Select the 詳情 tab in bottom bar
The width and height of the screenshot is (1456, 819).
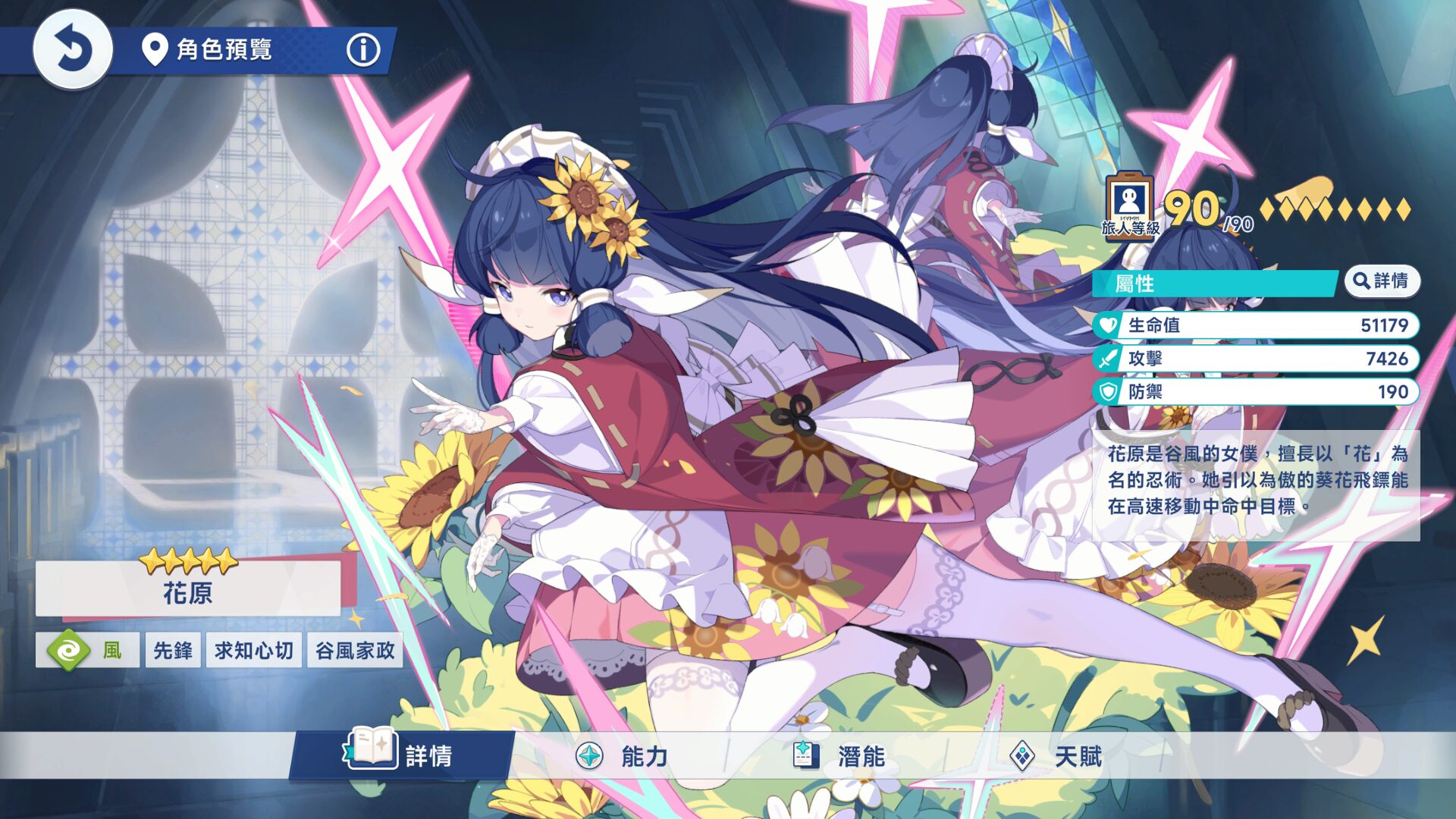click(402, 755)
